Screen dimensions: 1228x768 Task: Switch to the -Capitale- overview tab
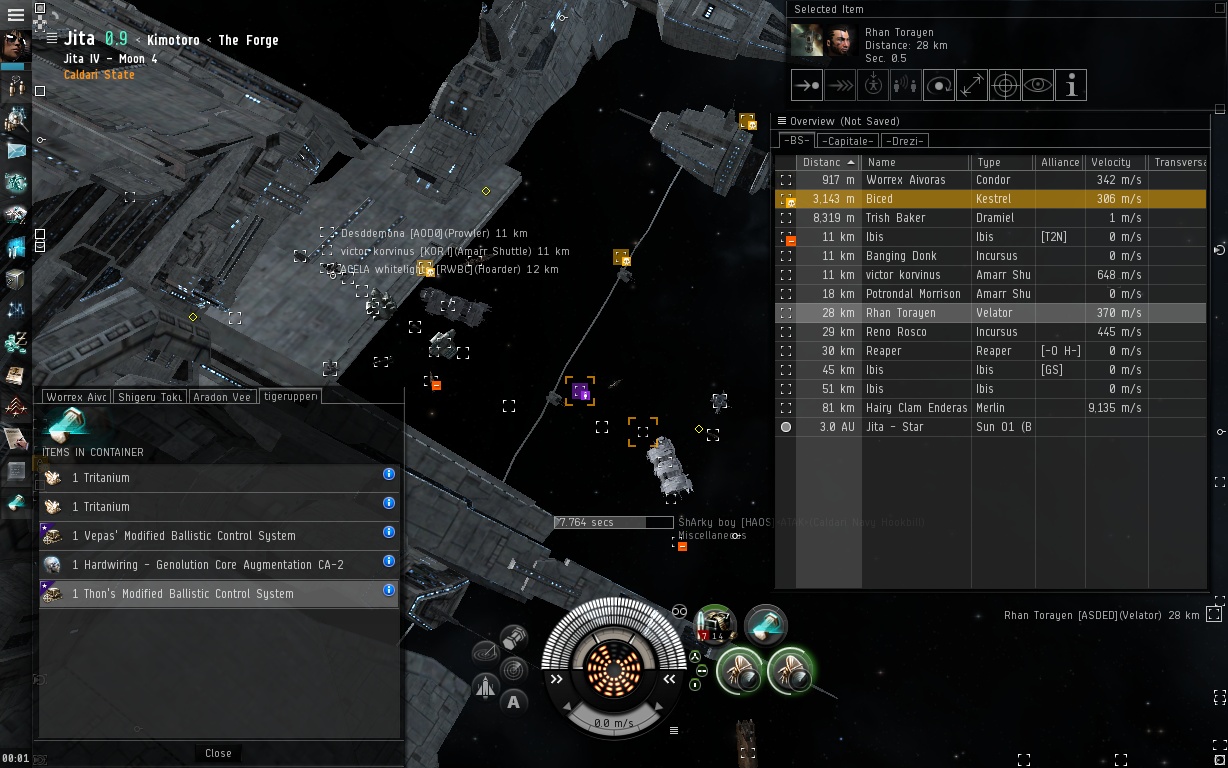[848, 141]
